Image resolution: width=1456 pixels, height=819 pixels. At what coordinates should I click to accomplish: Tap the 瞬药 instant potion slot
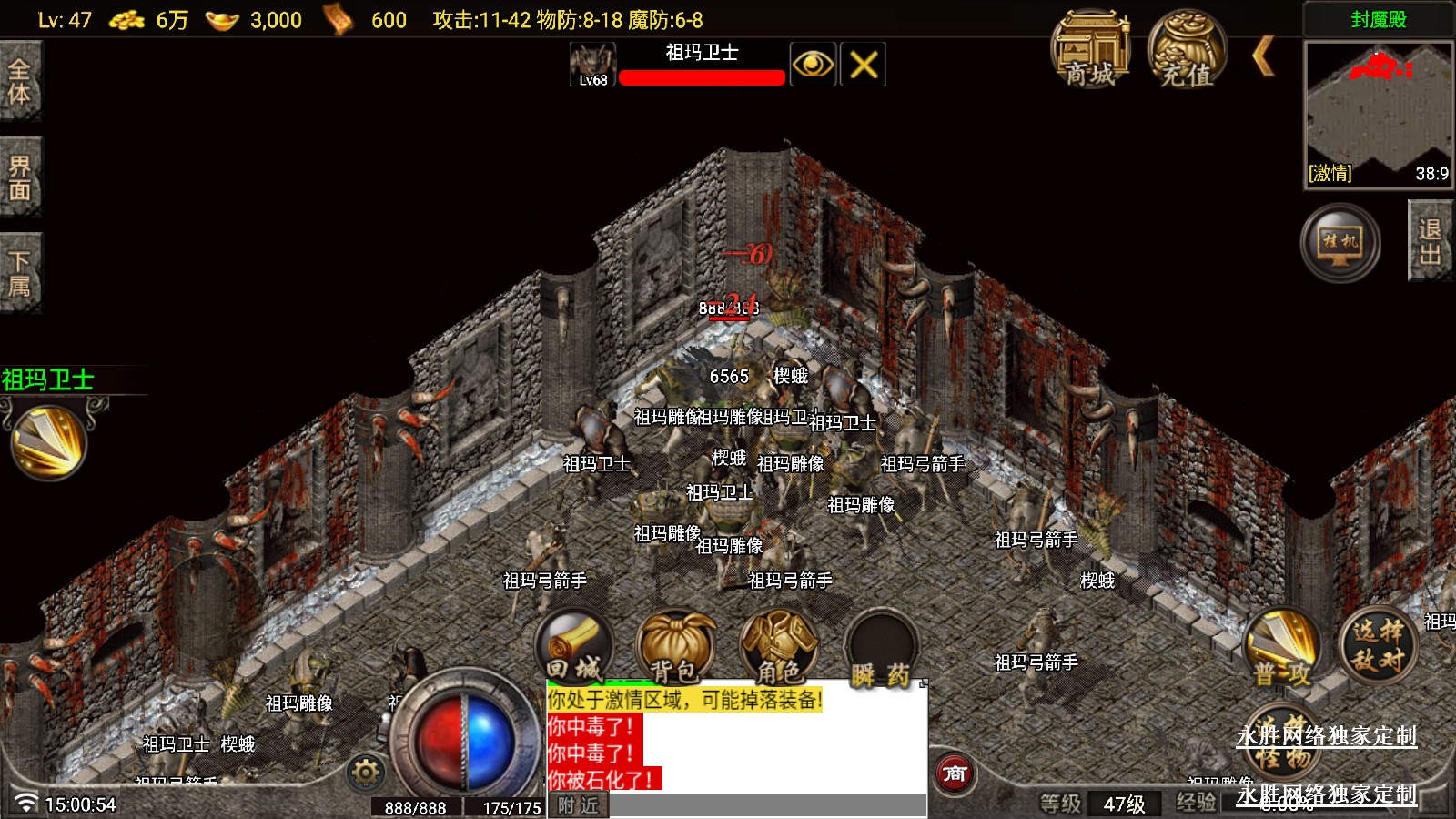[x=880, y=650]
